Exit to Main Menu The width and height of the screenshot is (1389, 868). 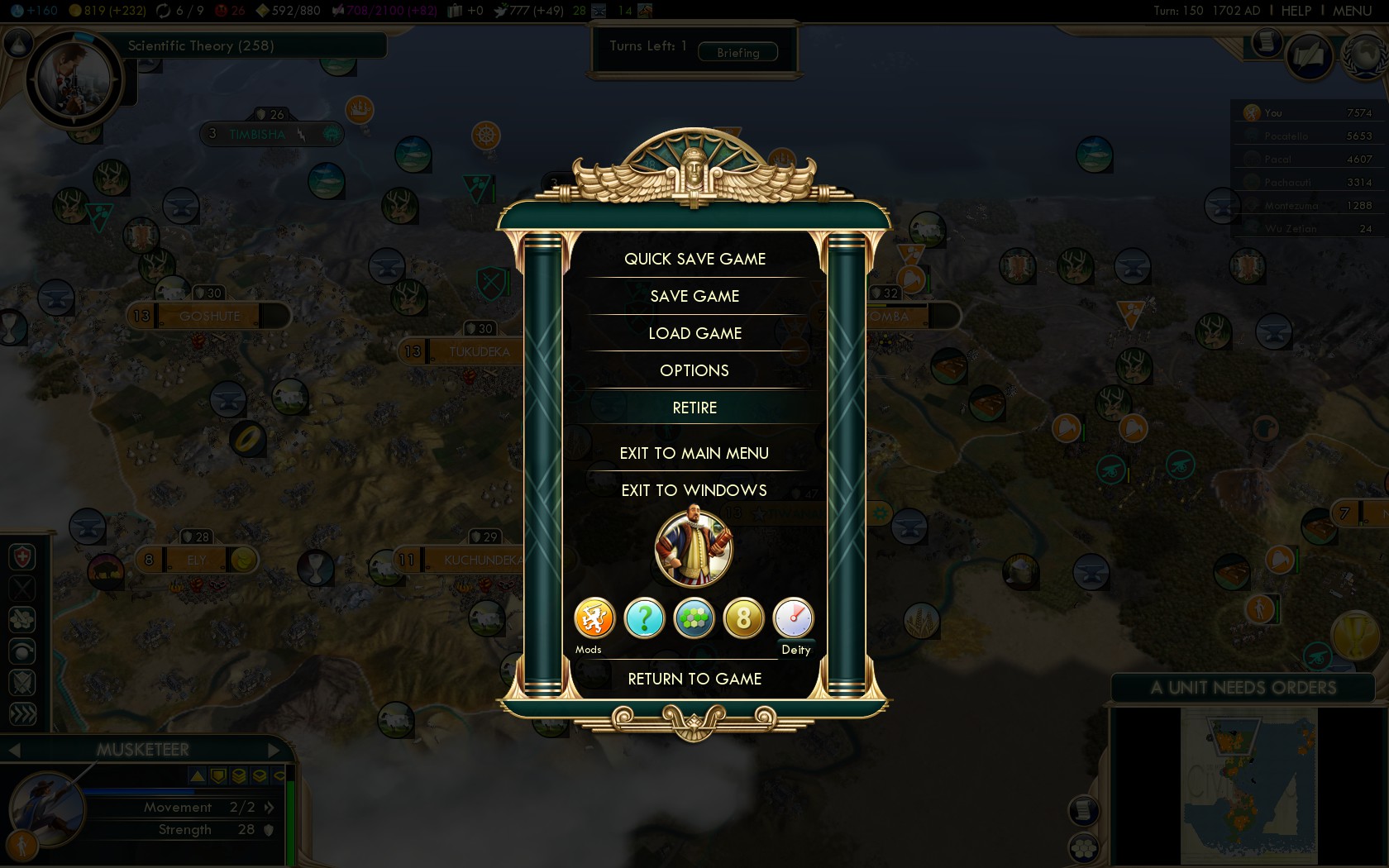click(x=694, y=453)
